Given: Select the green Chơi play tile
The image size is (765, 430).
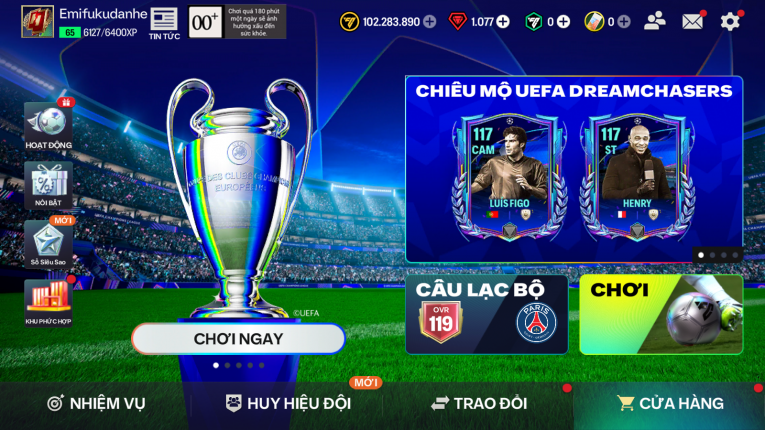Looking at the screenshot, I should click(661, 315).
